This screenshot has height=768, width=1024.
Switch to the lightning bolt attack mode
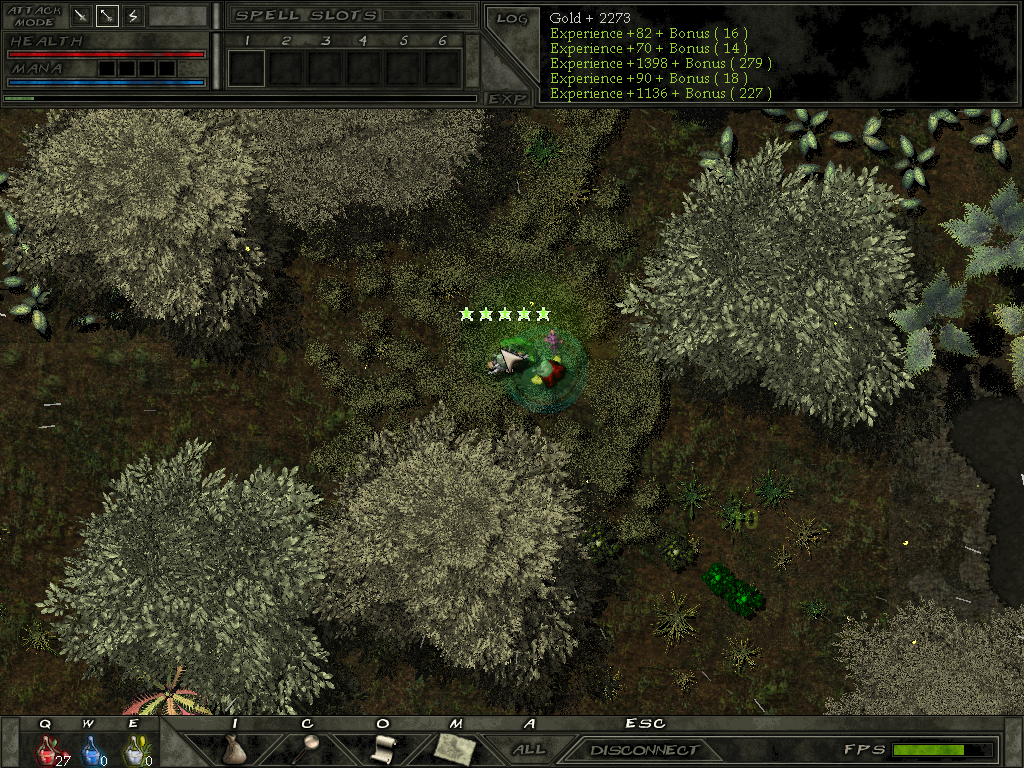point(132,16)
